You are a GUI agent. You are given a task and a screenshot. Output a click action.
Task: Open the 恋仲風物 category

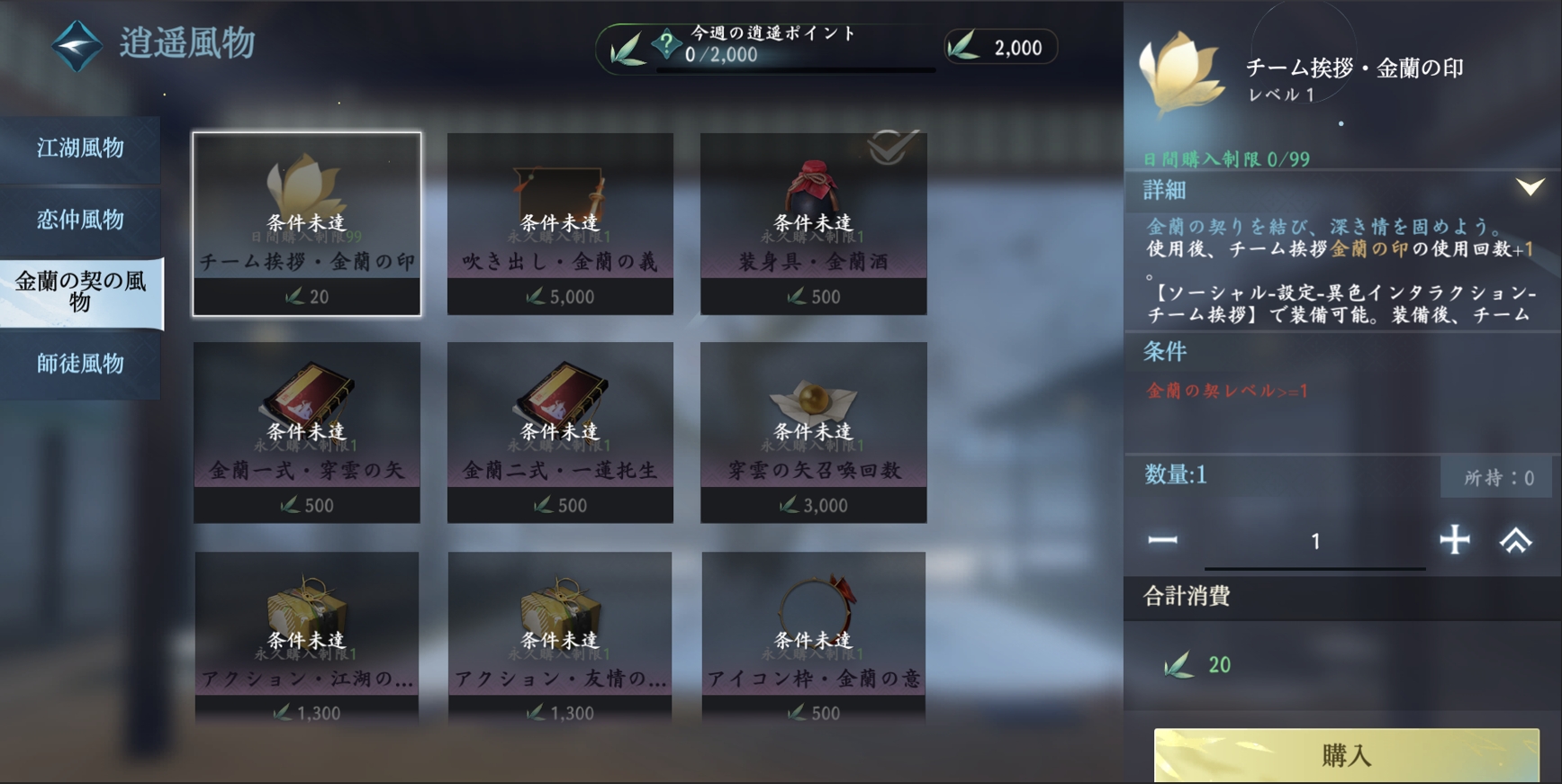tap(80, 220)
